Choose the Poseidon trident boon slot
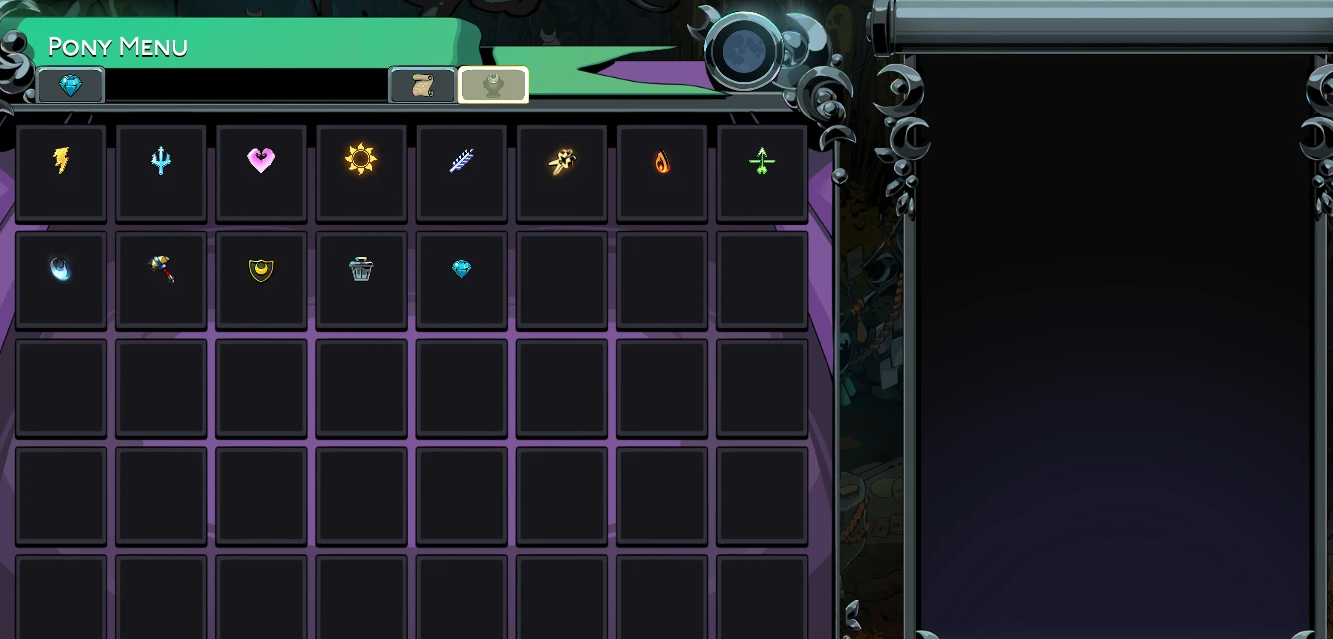 pyautogui.click(x=161, y=160)
